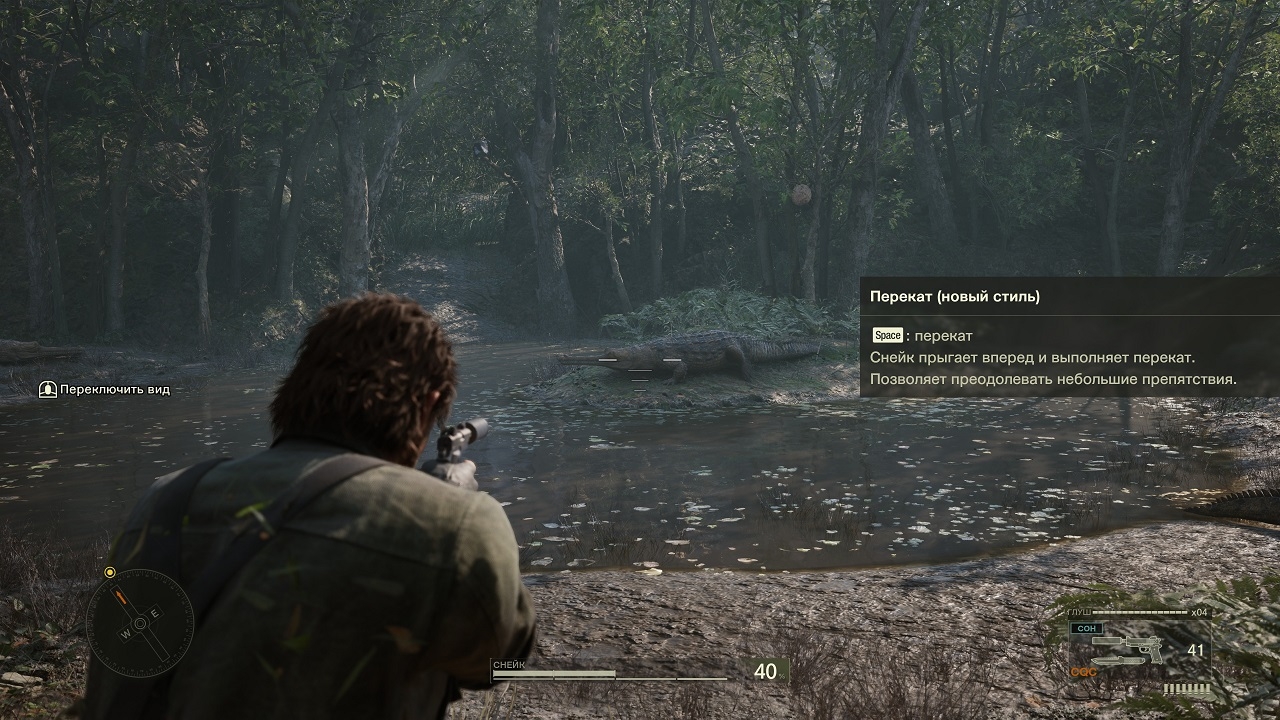The width and height of the screenshot is (1280, 720).
Task: Click the Перекат (новый стиль) tutorial header
Action: coord(955,297)
